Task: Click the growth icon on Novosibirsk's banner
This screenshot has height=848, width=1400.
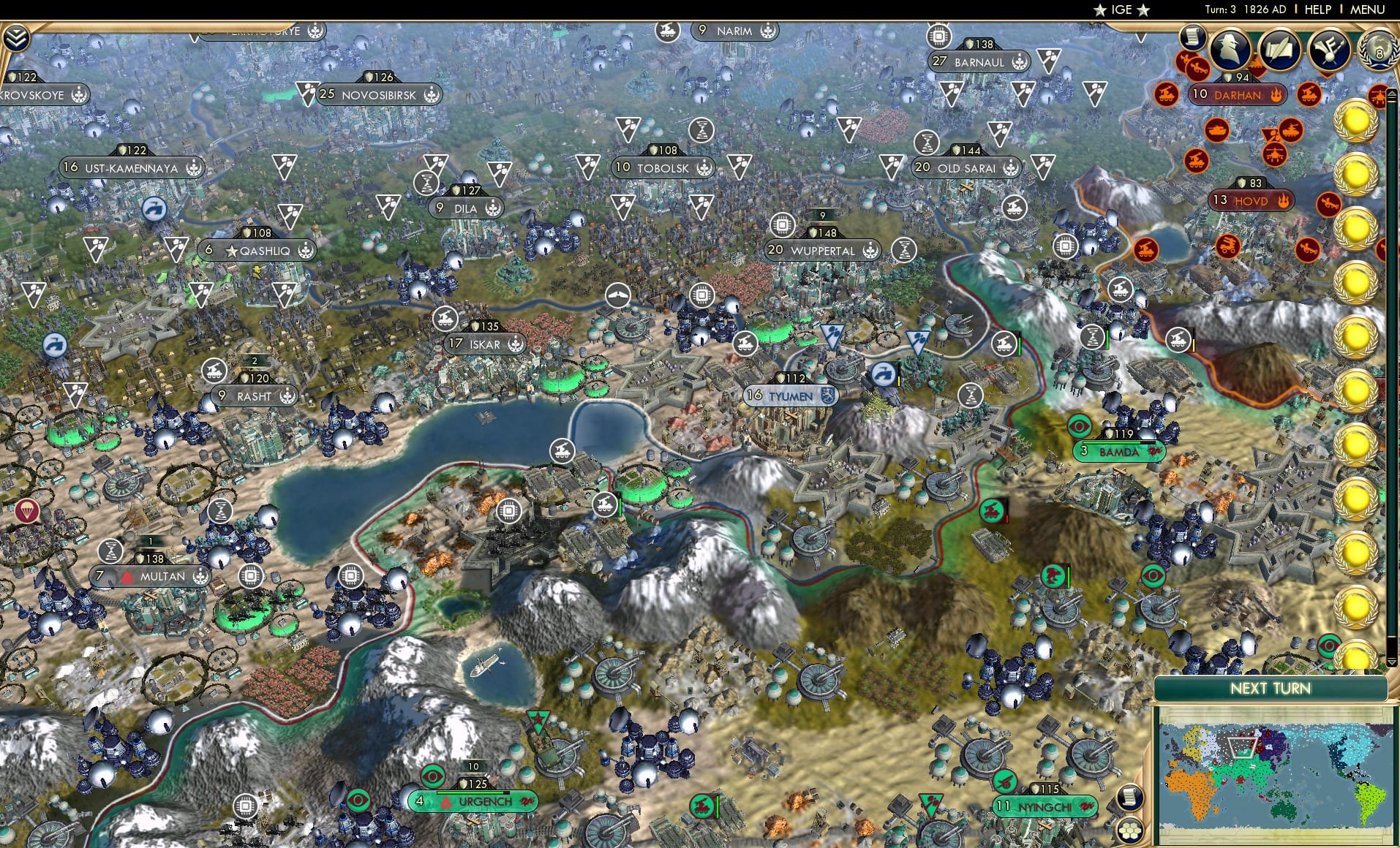Action: coord(433,94)
